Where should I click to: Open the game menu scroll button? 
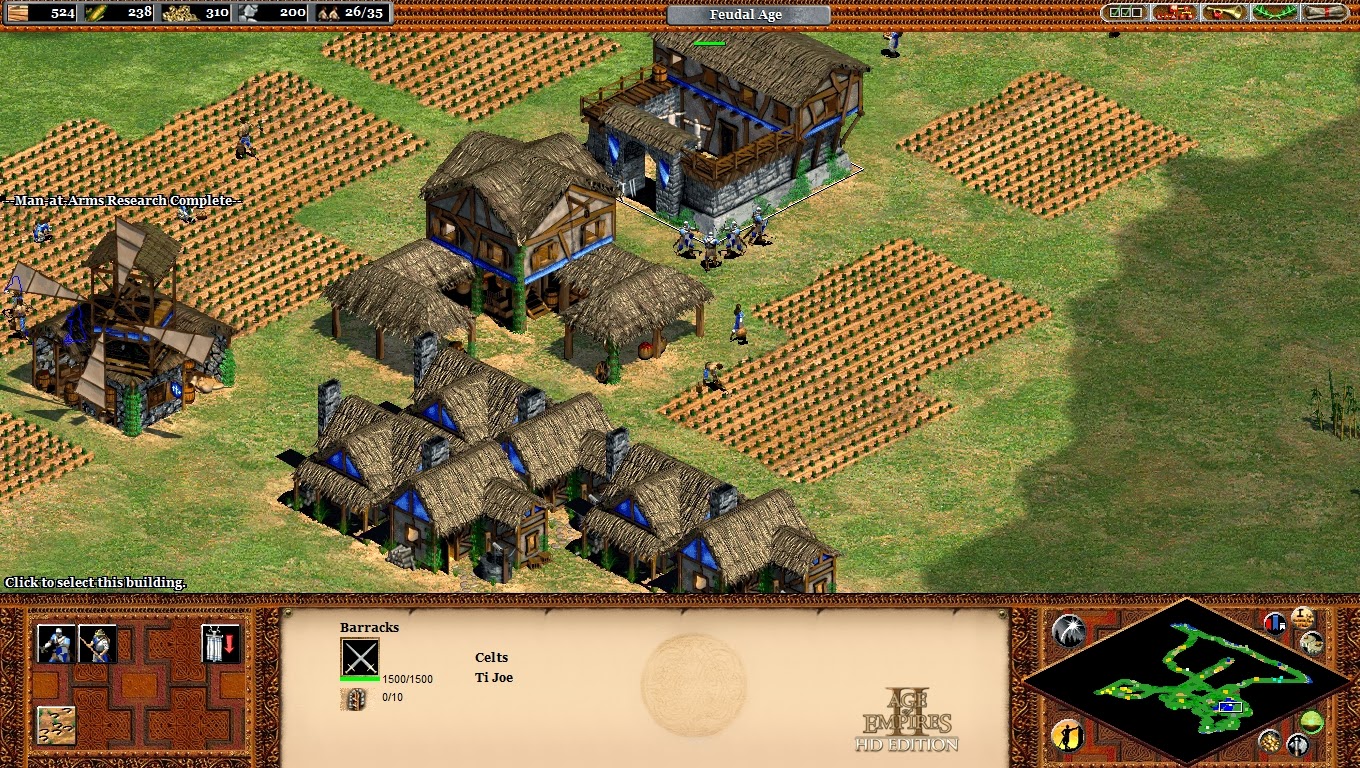pyautogui.click(x=1326, y=13)
